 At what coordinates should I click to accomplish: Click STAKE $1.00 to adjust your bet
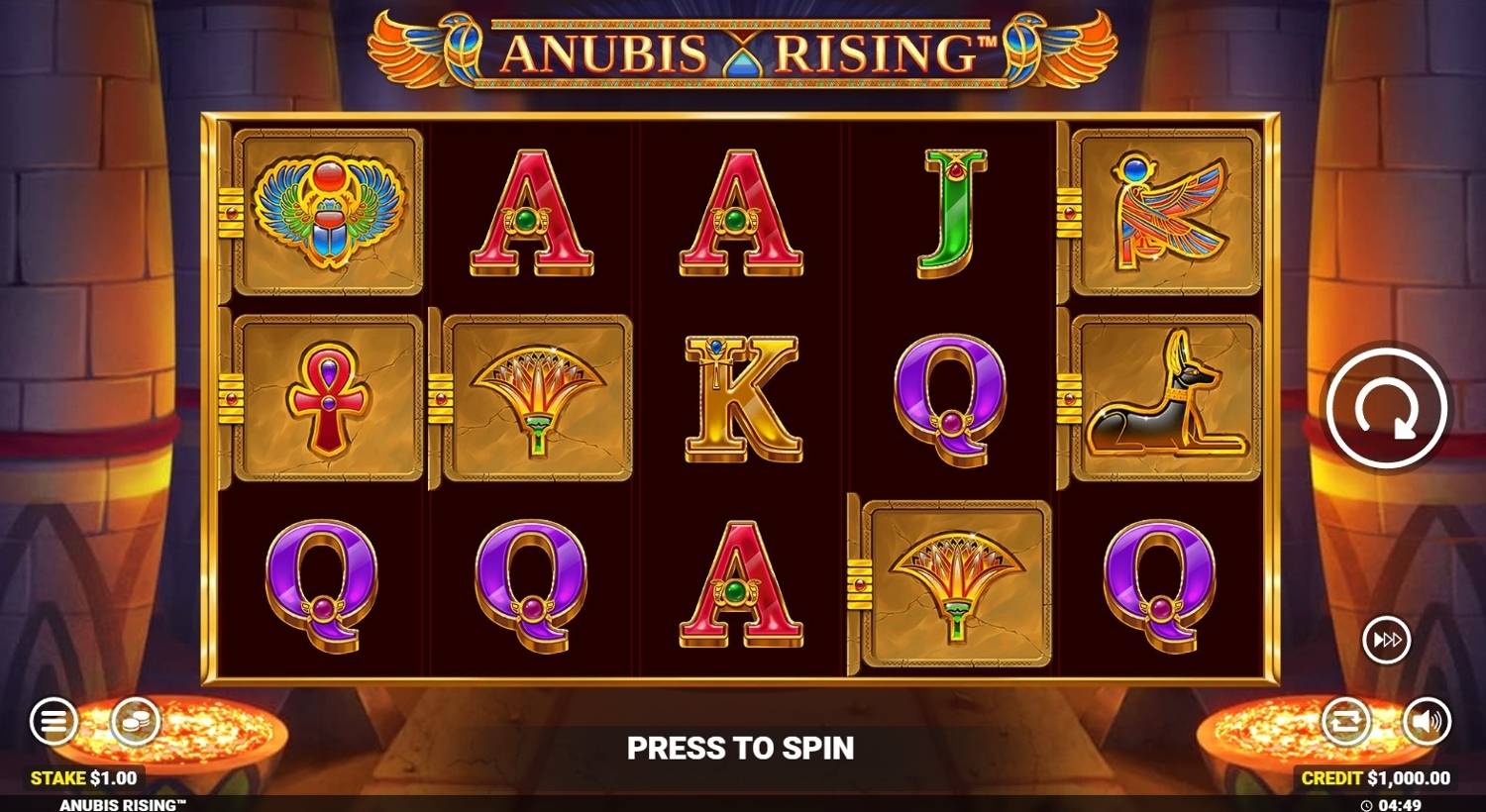(x=84, y=777)
